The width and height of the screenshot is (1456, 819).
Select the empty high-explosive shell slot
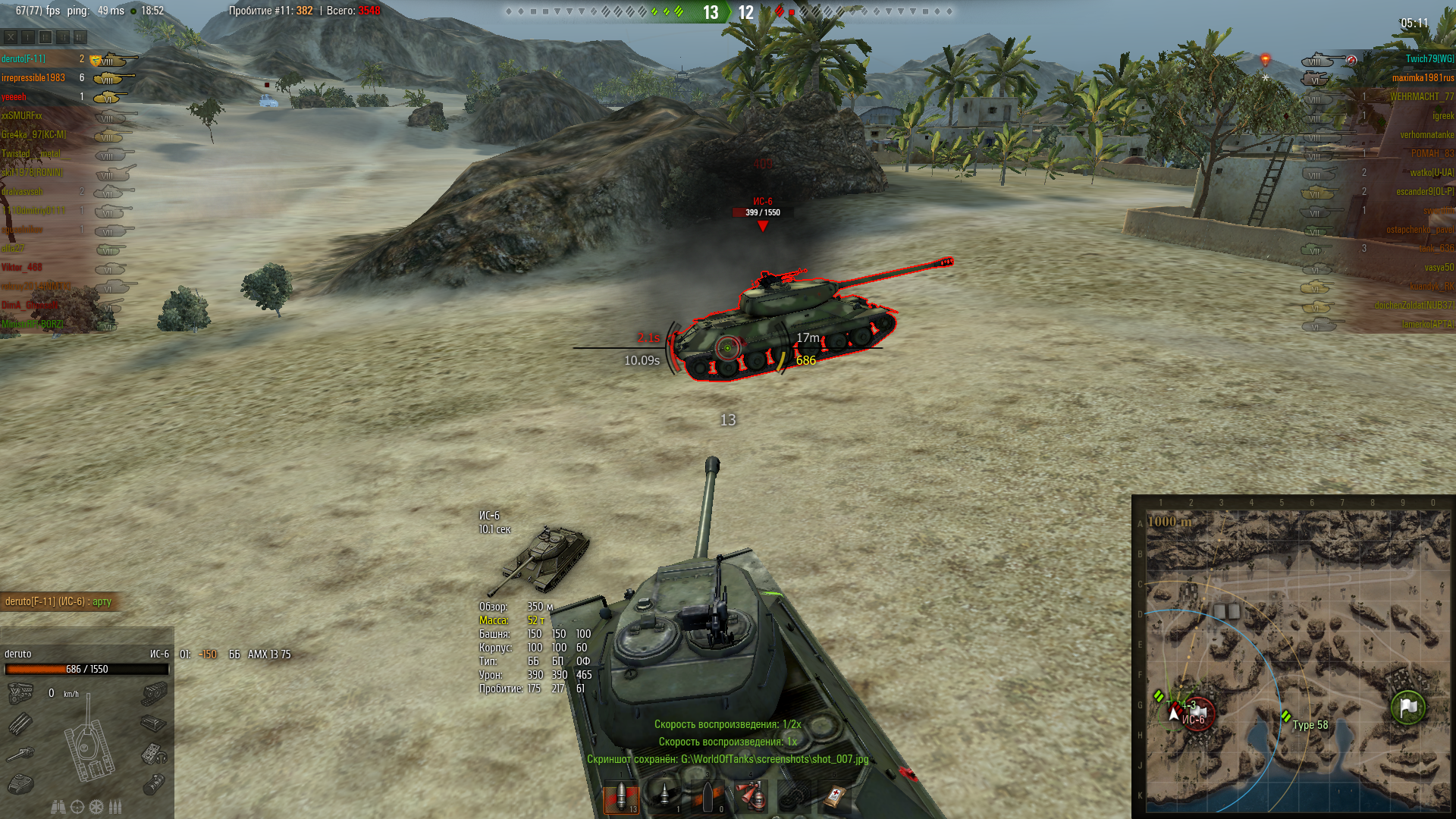click(708, 798)
